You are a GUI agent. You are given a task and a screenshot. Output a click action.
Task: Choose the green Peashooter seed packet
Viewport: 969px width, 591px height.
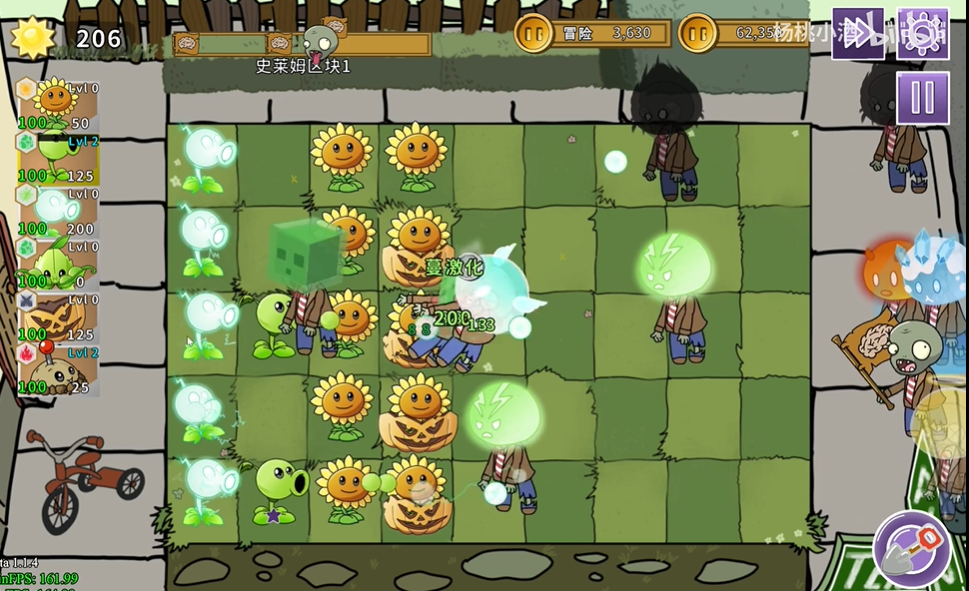(58, 158)
